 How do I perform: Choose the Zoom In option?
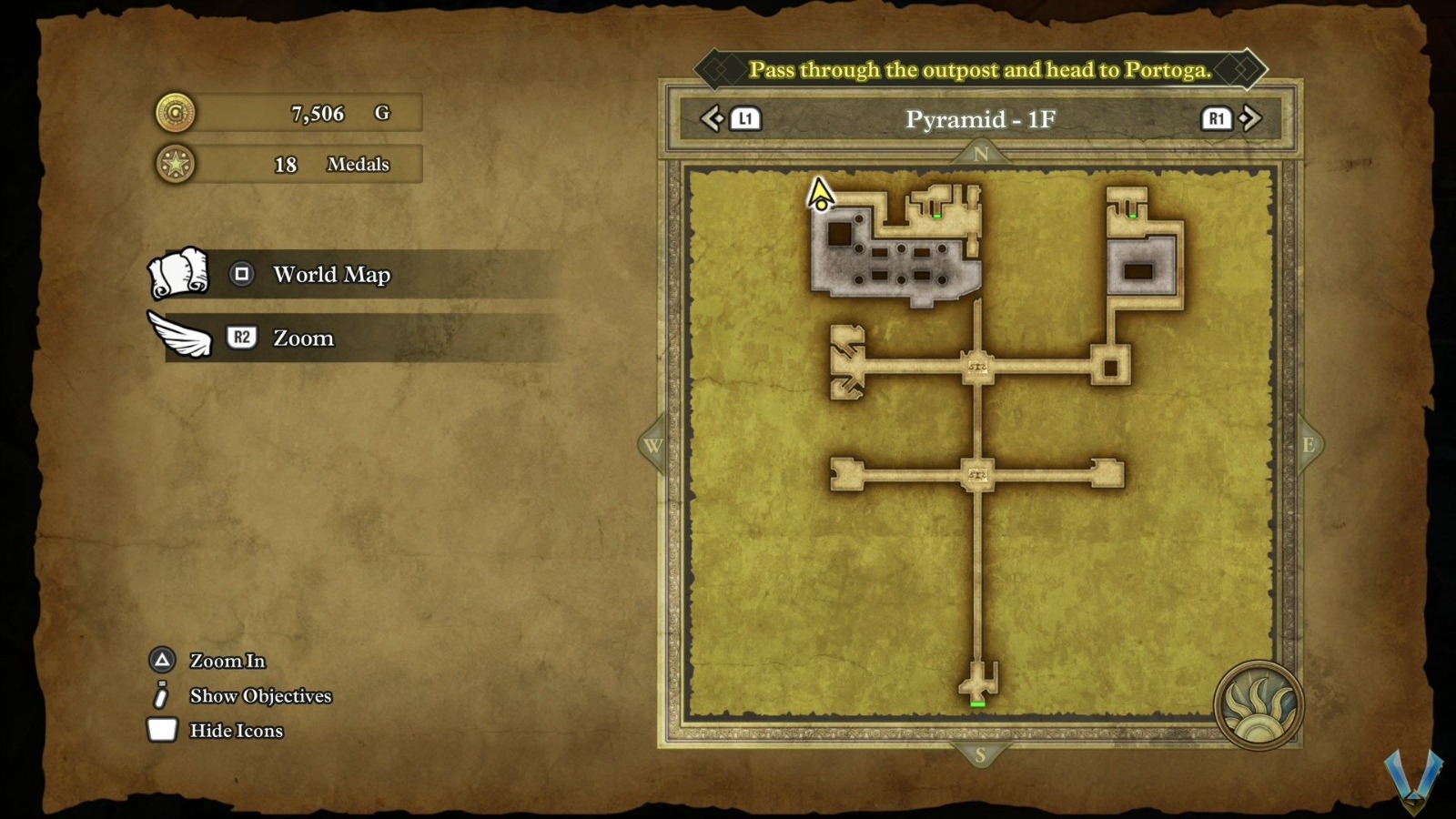pos(227,661)
